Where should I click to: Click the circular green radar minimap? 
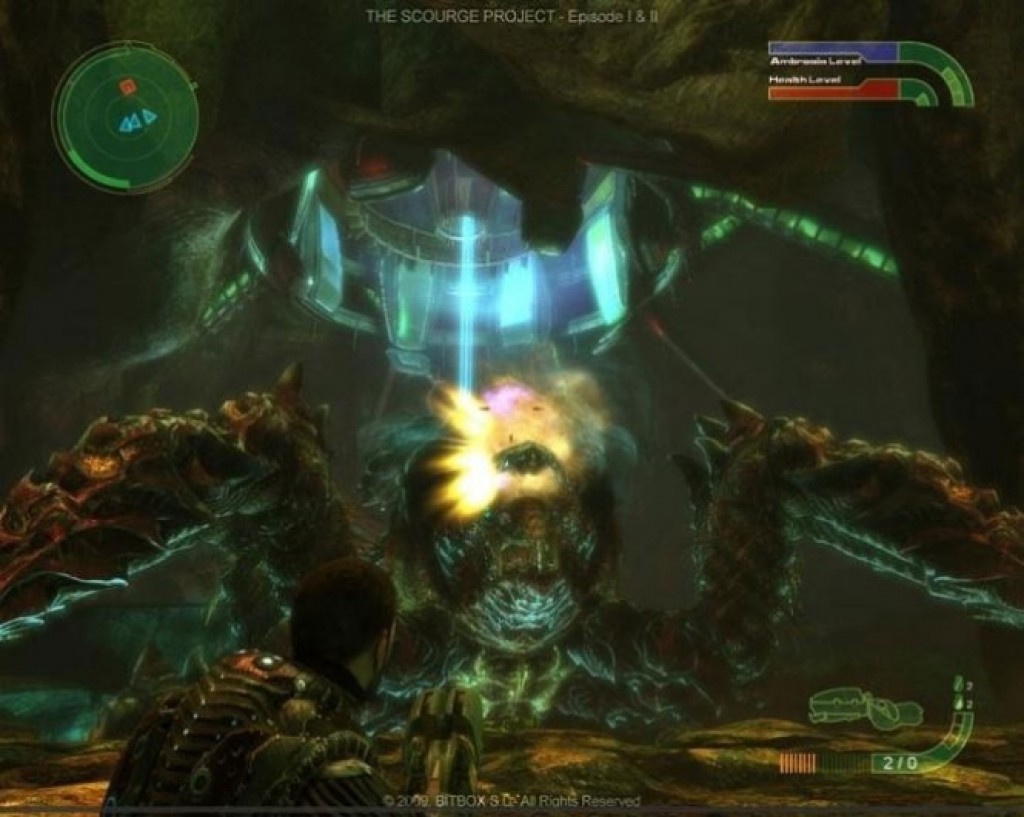click(x=124, y=118)
